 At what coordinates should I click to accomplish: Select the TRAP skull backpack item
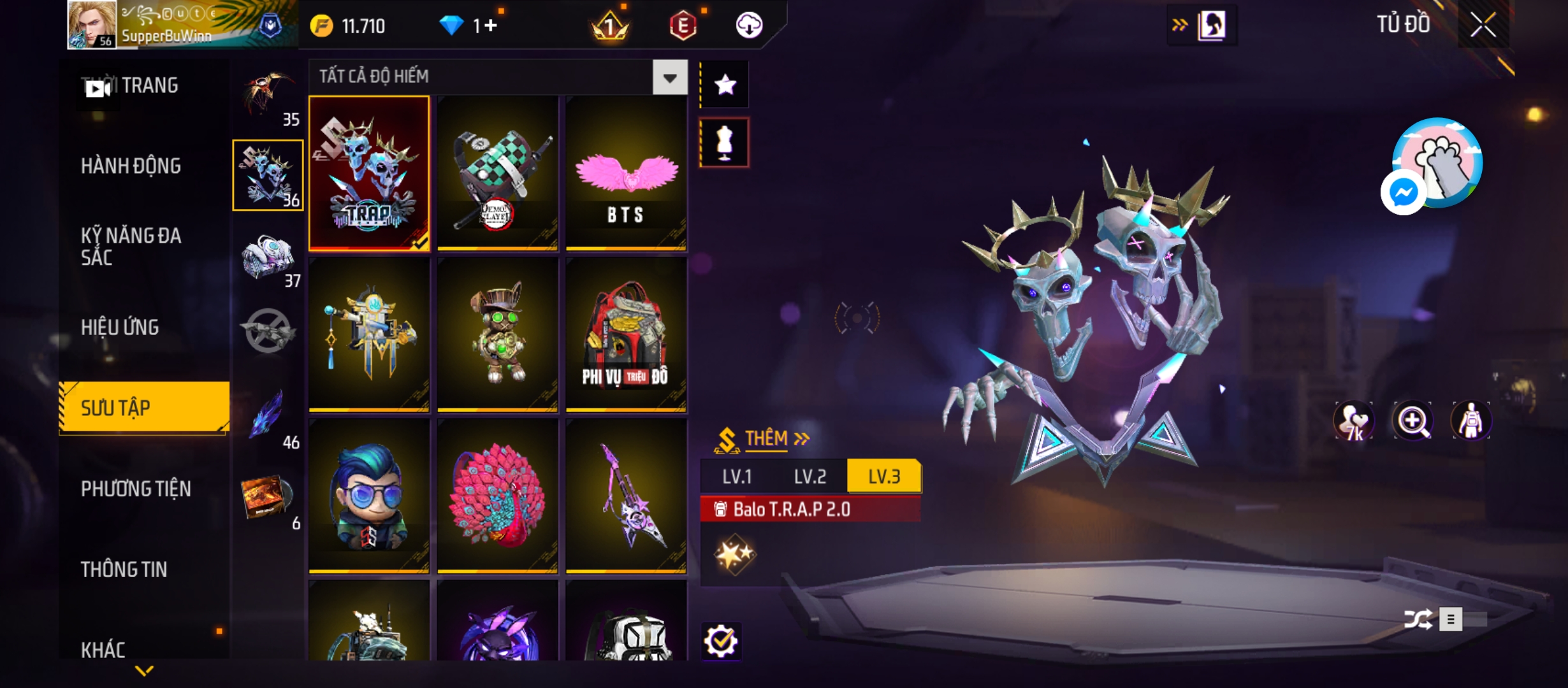[x=369, y=173]
